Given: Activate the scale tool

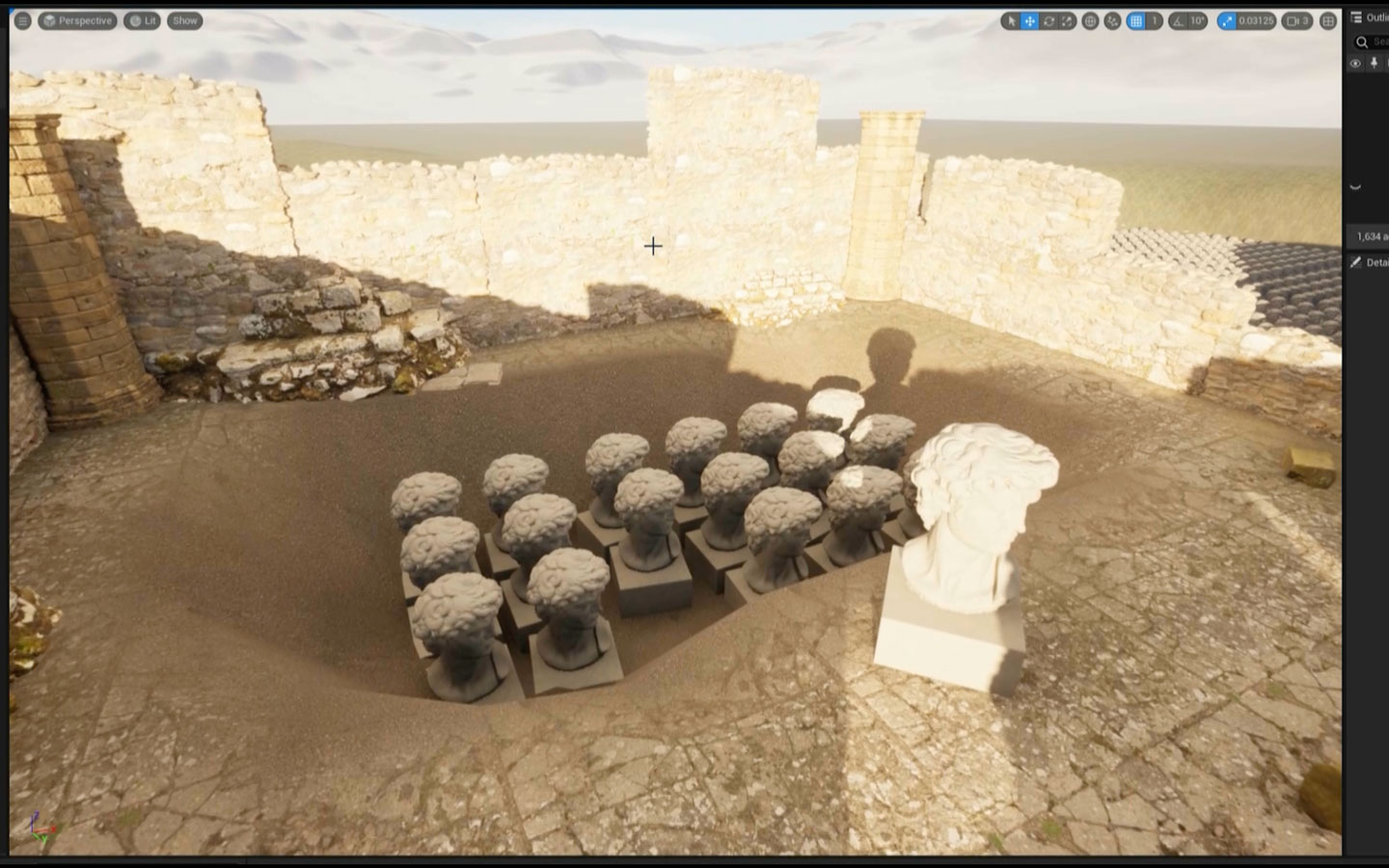Looking at the screenshot, I should point(1069,20).
